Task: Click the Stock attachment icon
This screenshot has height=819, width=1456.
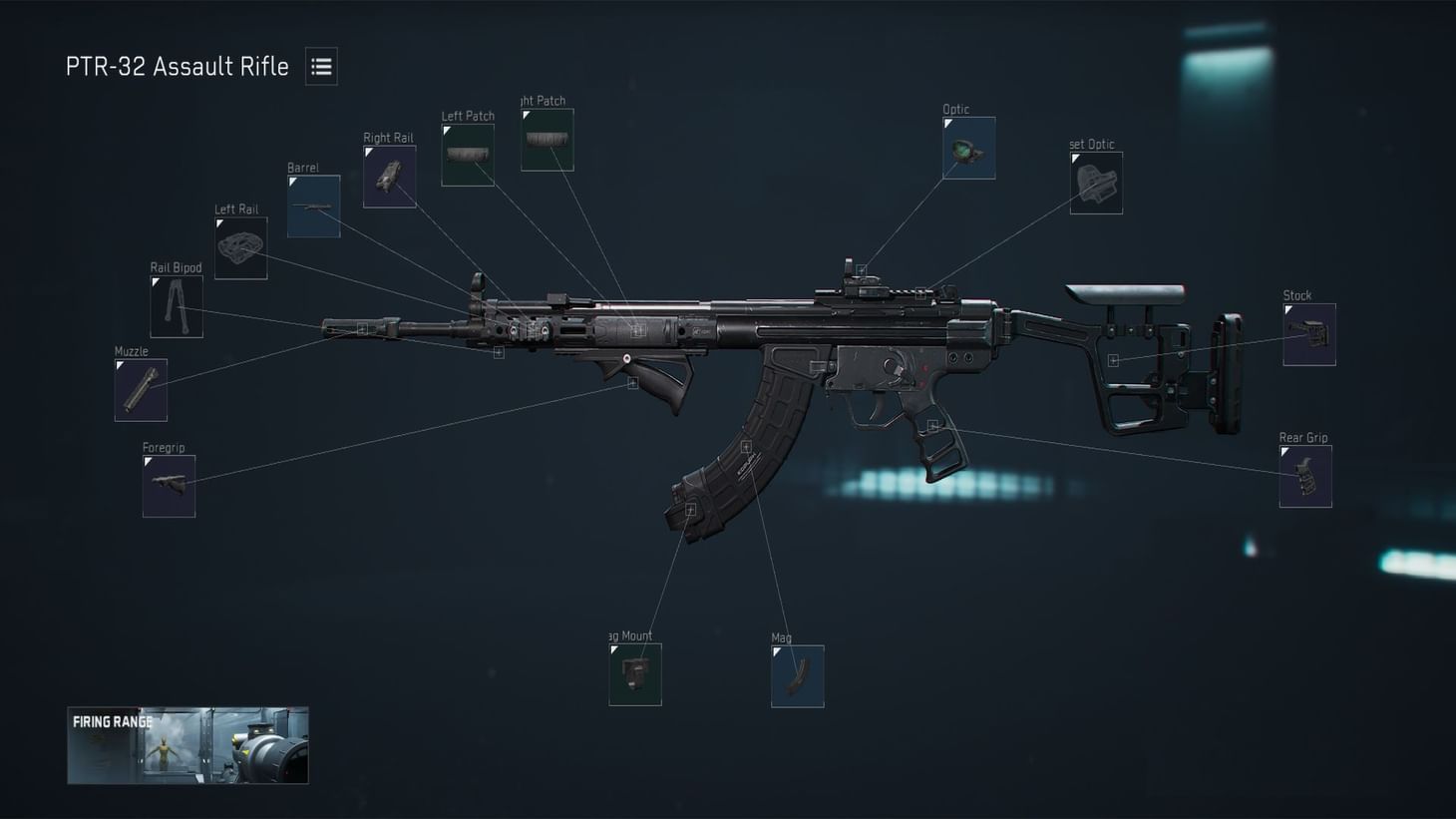Action: [x=1308, y=332]
